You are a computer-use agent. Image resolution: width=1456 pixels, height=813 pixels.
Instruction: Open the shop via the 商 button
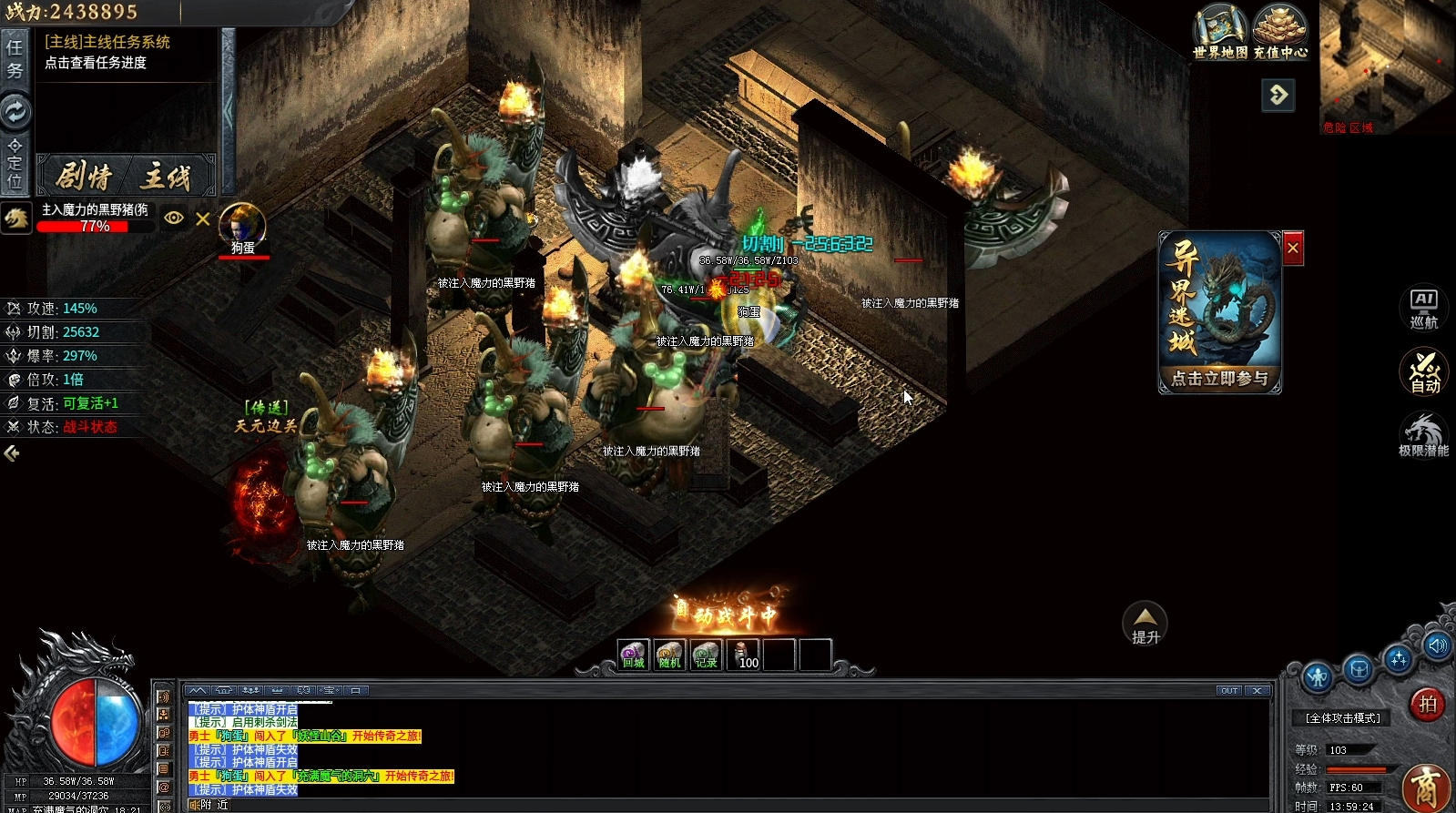[1426, 788]
